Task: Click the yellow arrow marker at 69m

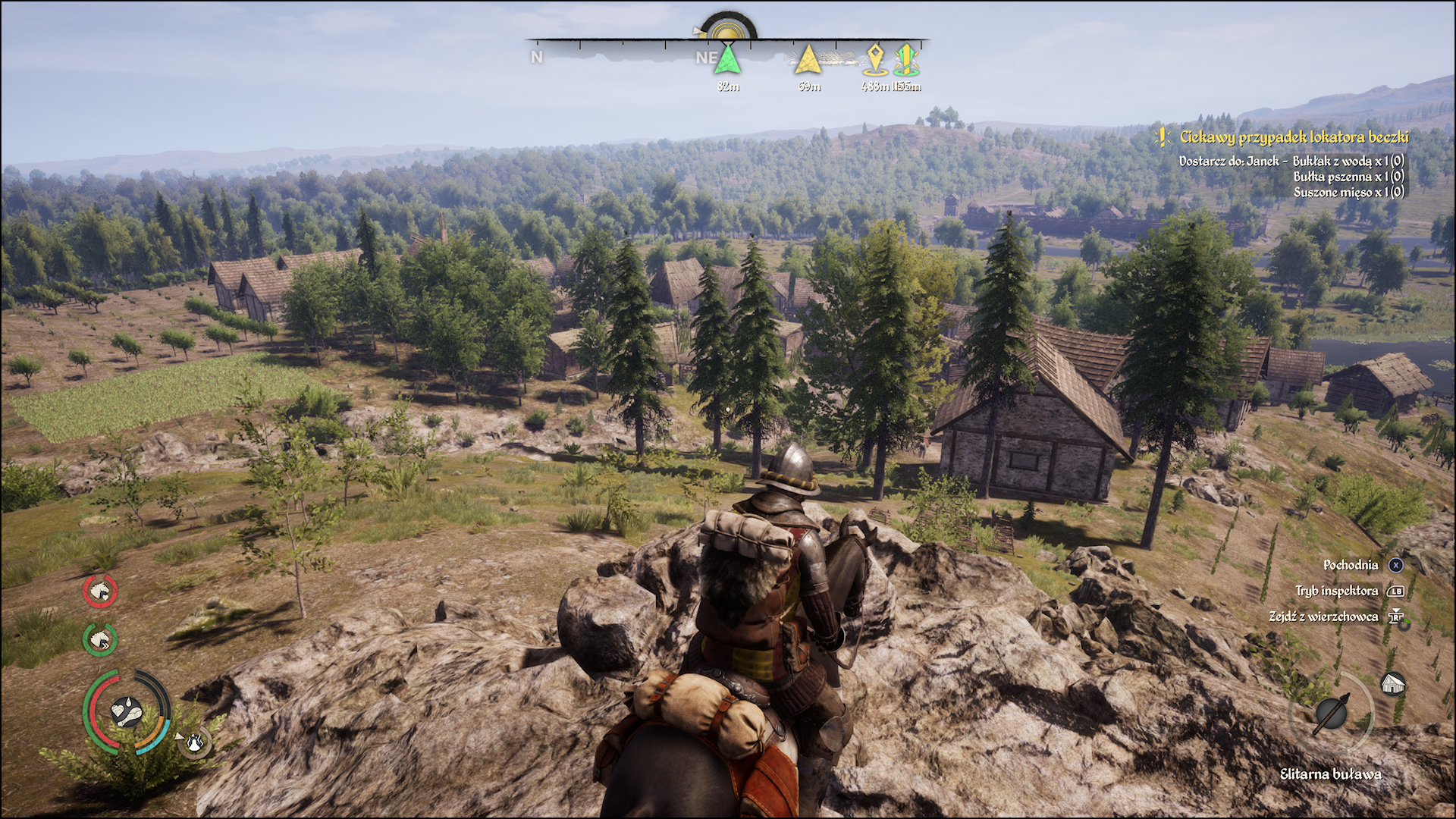Action: pos(808,60)
